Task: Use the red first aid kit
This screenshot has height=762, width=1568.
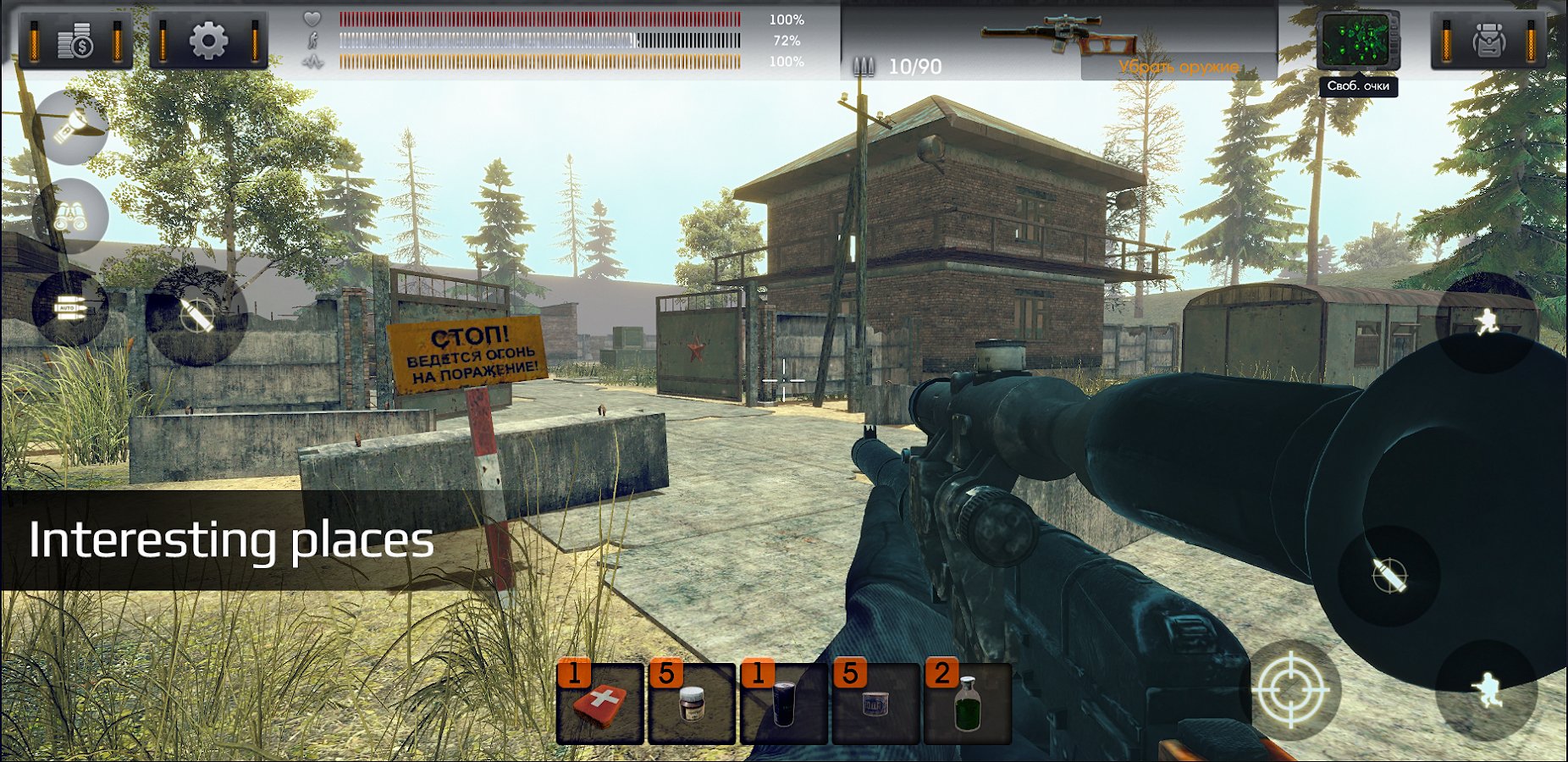Action: click(x=600, y=704)
